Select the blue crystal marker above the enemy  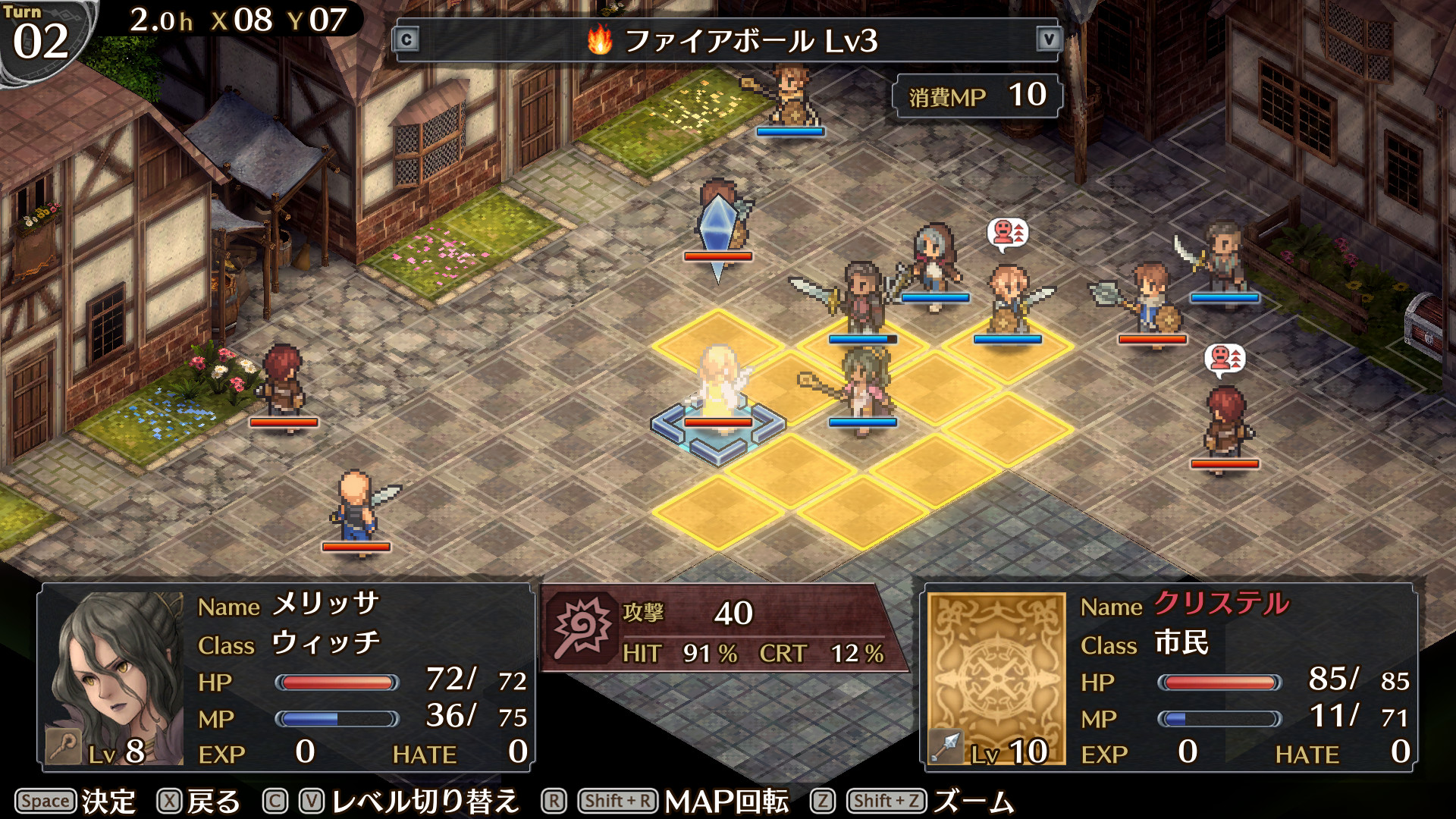pos(717,227)
